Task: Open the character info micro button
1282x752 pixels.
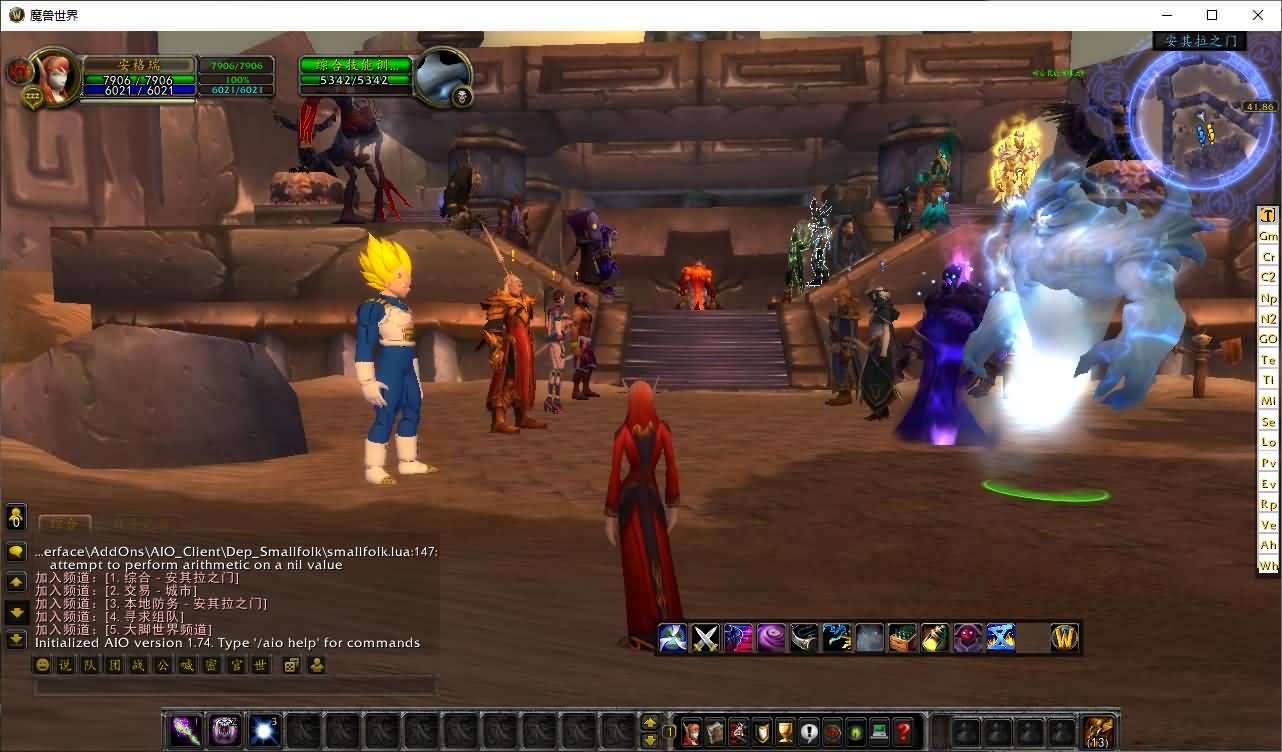Action: [692, 731]
